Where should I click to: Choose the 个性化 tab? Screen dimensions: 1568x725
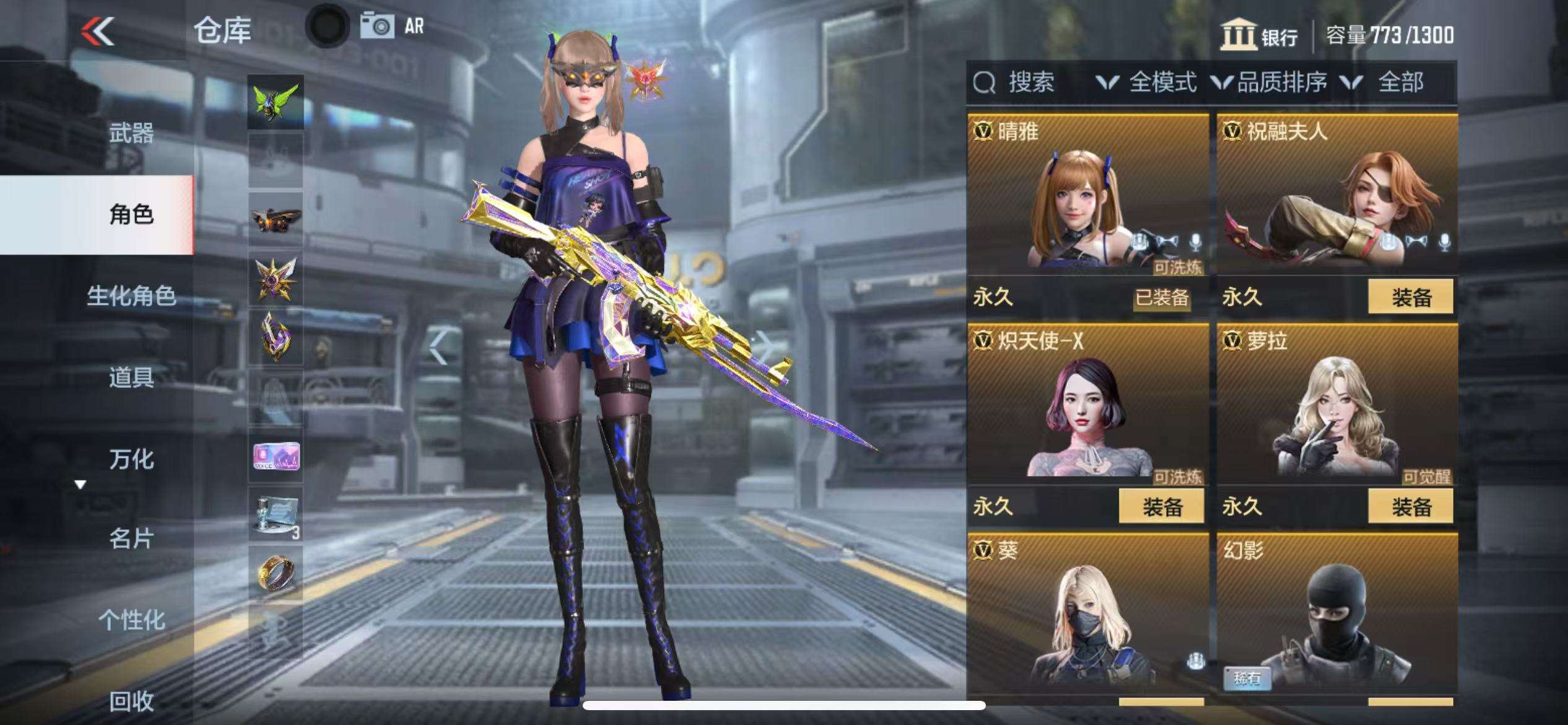(x=131, y=619)
